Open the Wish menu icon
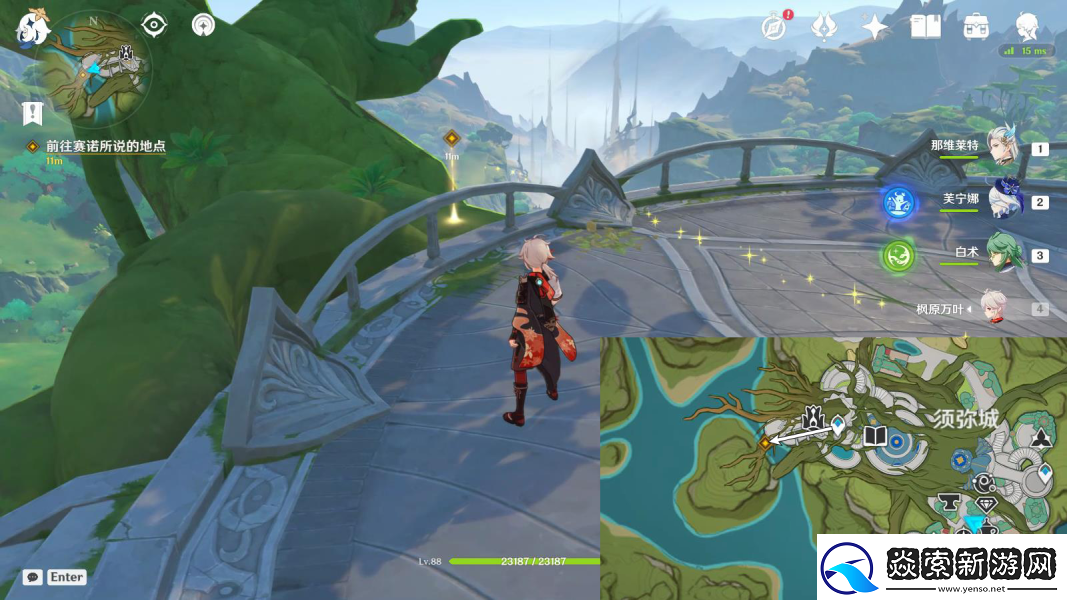 (x=824, y=27)
